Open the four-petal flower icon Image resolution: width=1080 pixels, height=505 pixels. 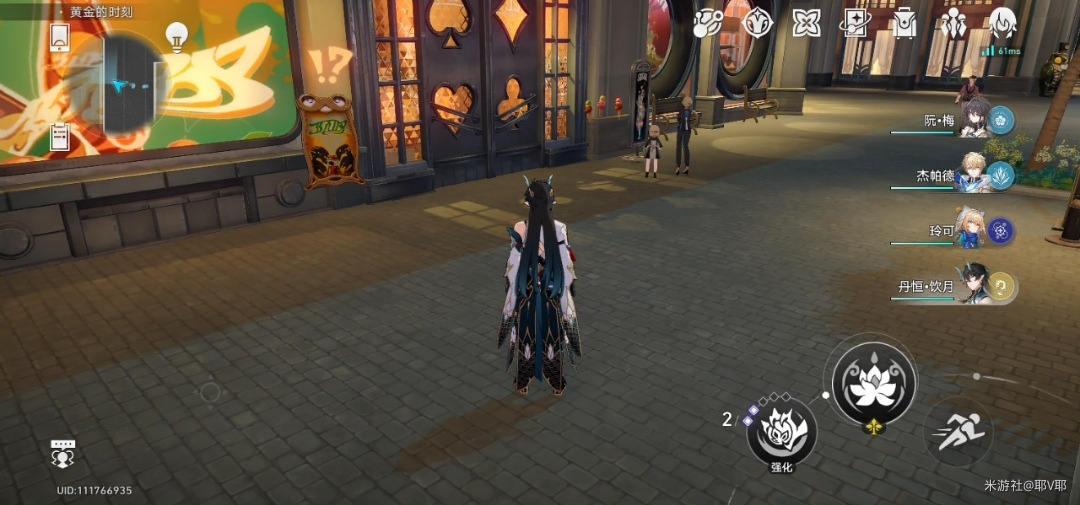coord(806,23)
